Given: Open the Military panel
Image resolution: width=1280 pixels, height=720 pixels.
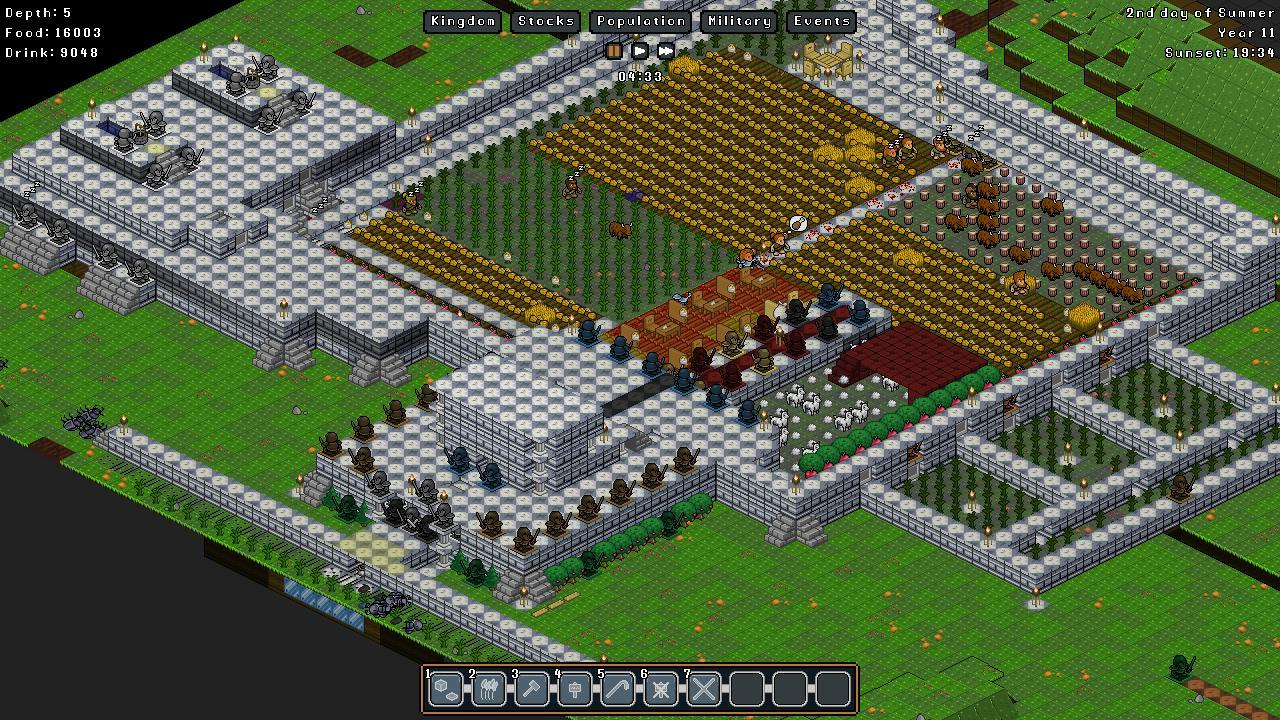Looking at the screenshot, I should tap(738, 20).
